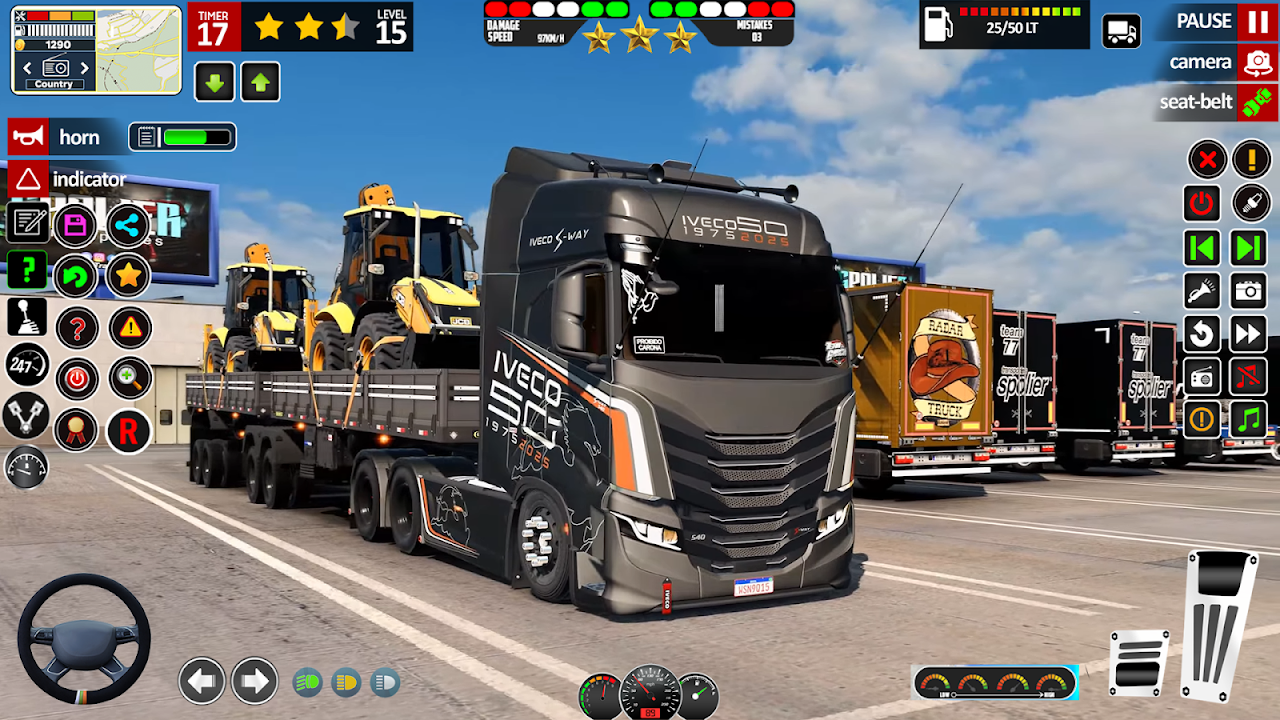Image resolution: width=1280 pixels, height=720 pixels.
Task: Pause the game with the PAUSE button
Action: [x=1256, y=21]
